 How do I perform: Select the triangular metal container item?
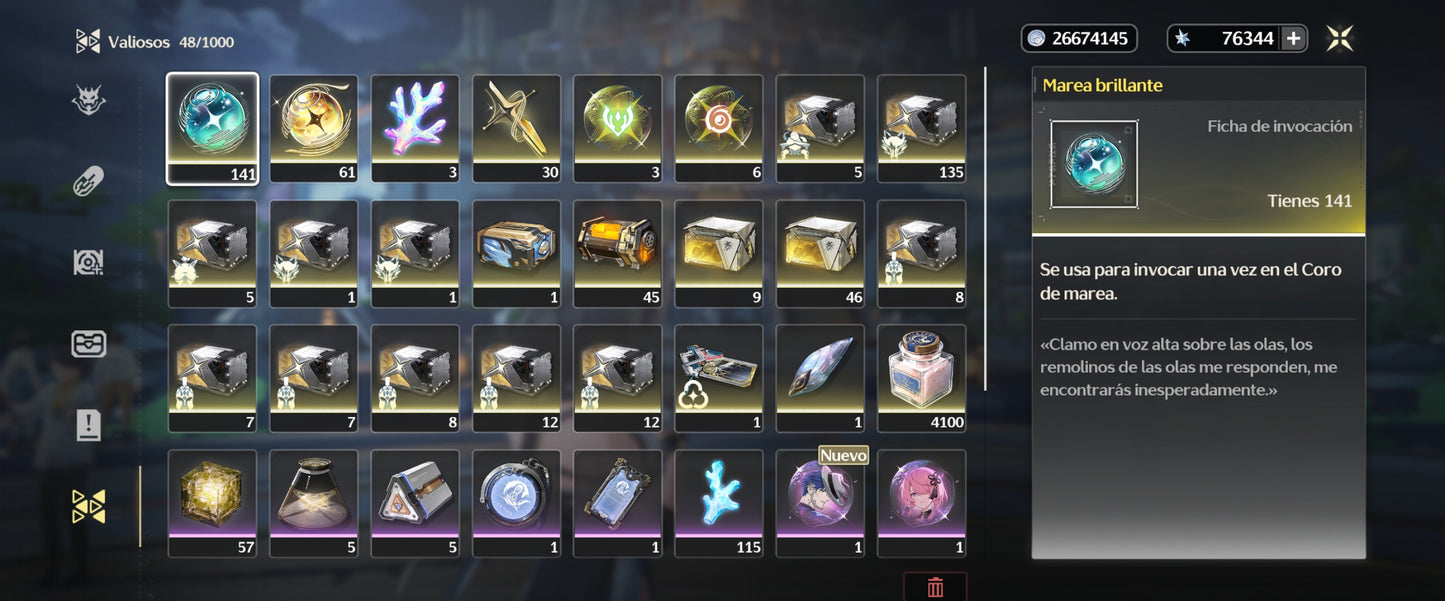coord(415,502)
